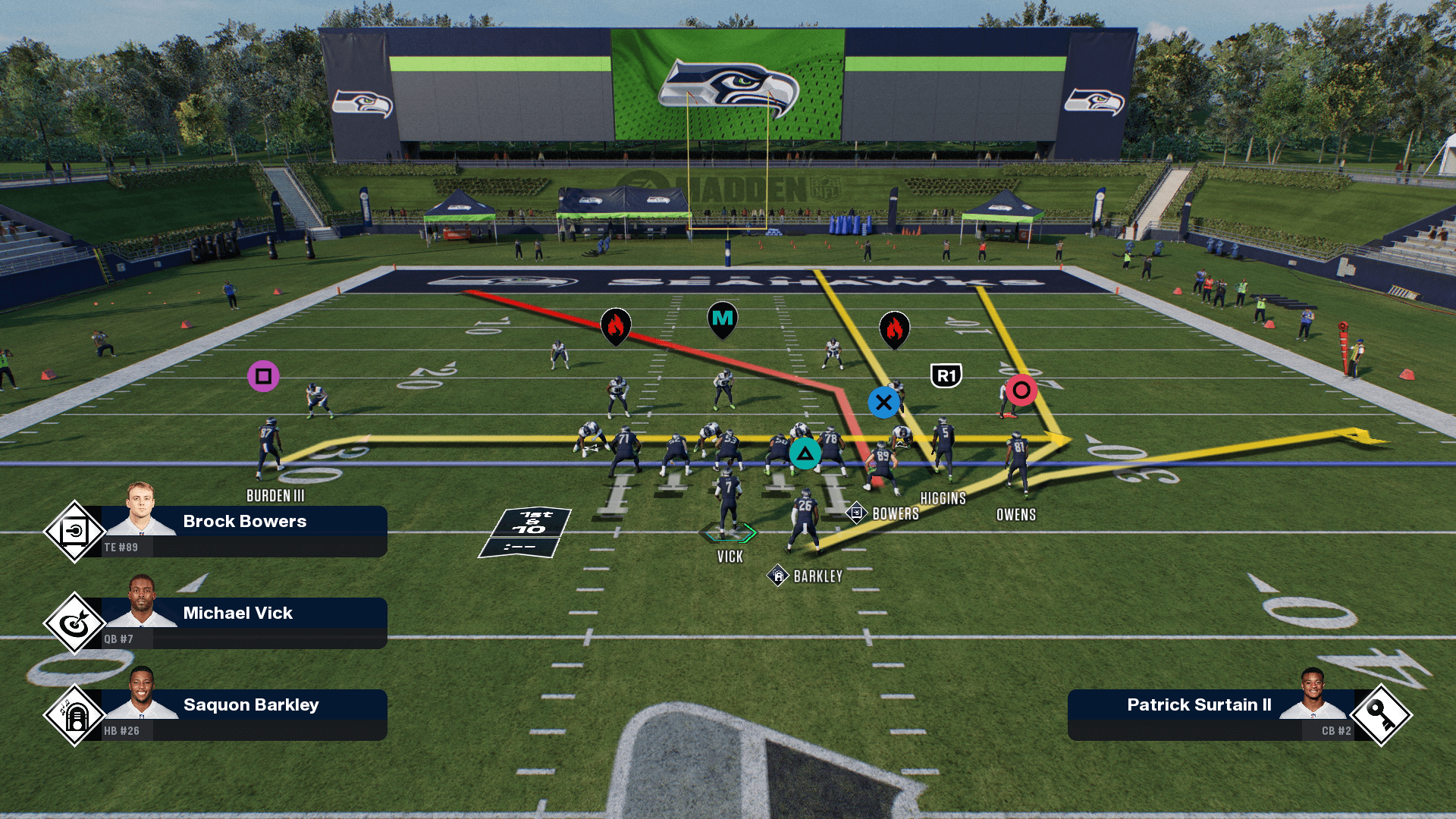
Task: Select the teal M linebacker marker
Action: (723, 319)
